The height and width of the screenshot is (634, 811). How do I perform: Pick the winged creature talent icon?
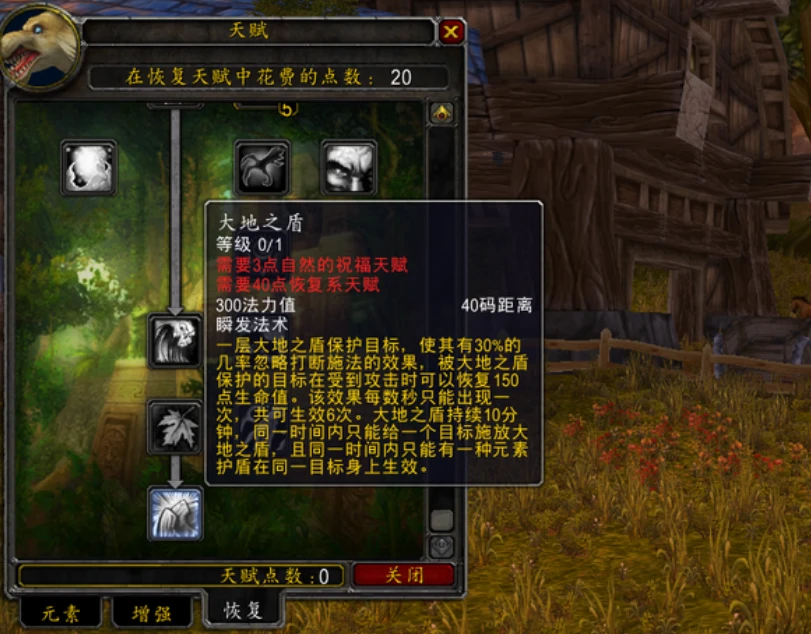[262, 167]
